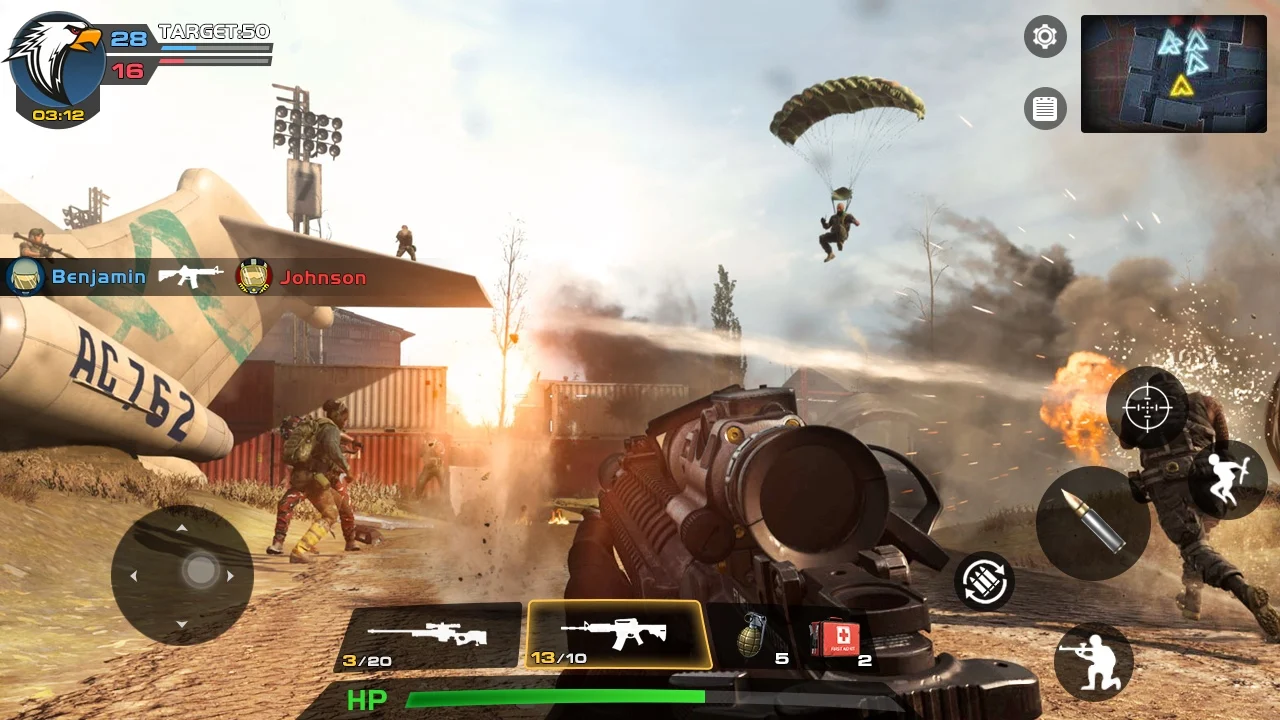Tap the eagle clan emblem

click(x=55, y=55)
